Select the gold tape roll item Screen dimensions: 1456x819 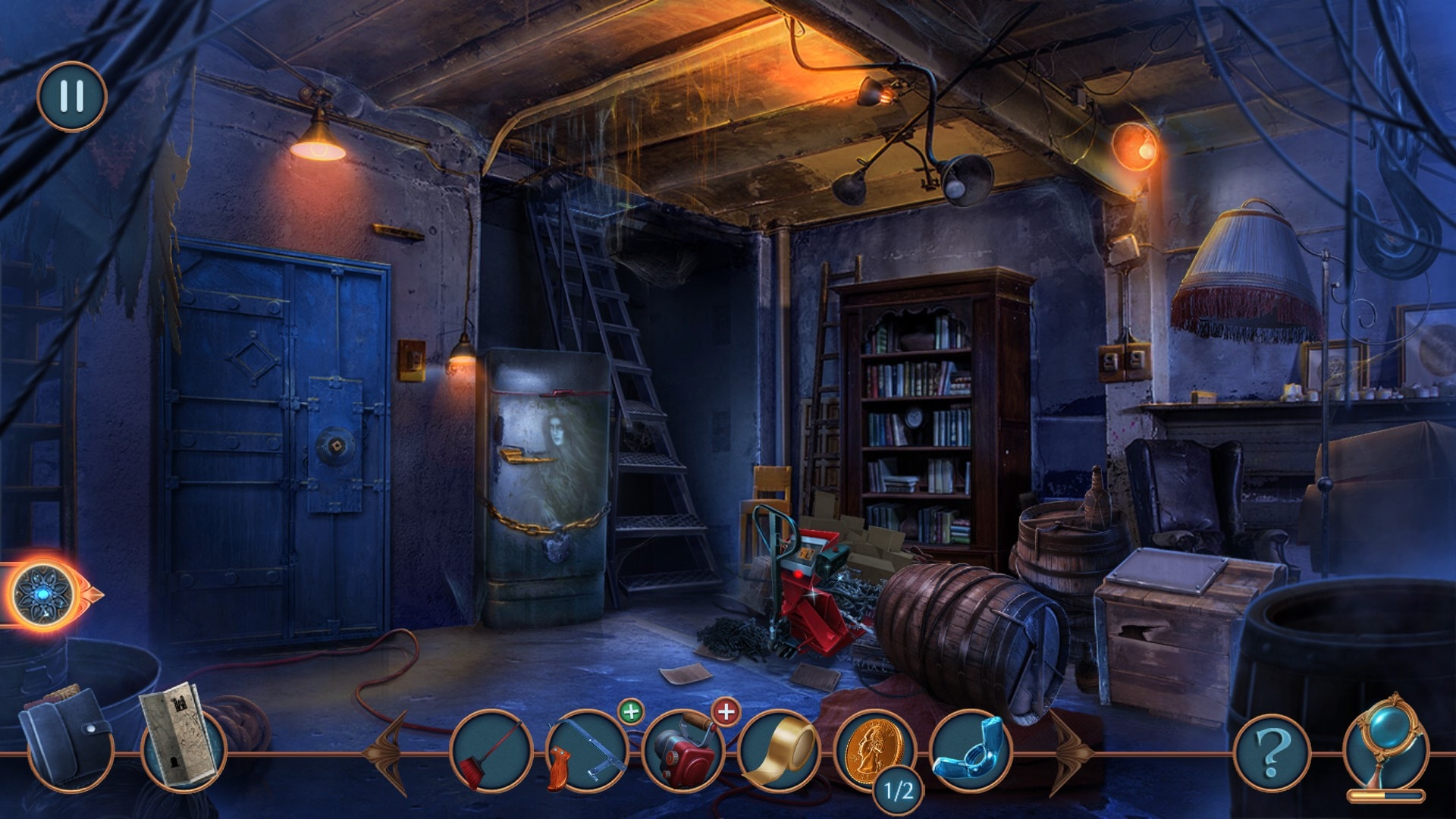pos(779,751)
